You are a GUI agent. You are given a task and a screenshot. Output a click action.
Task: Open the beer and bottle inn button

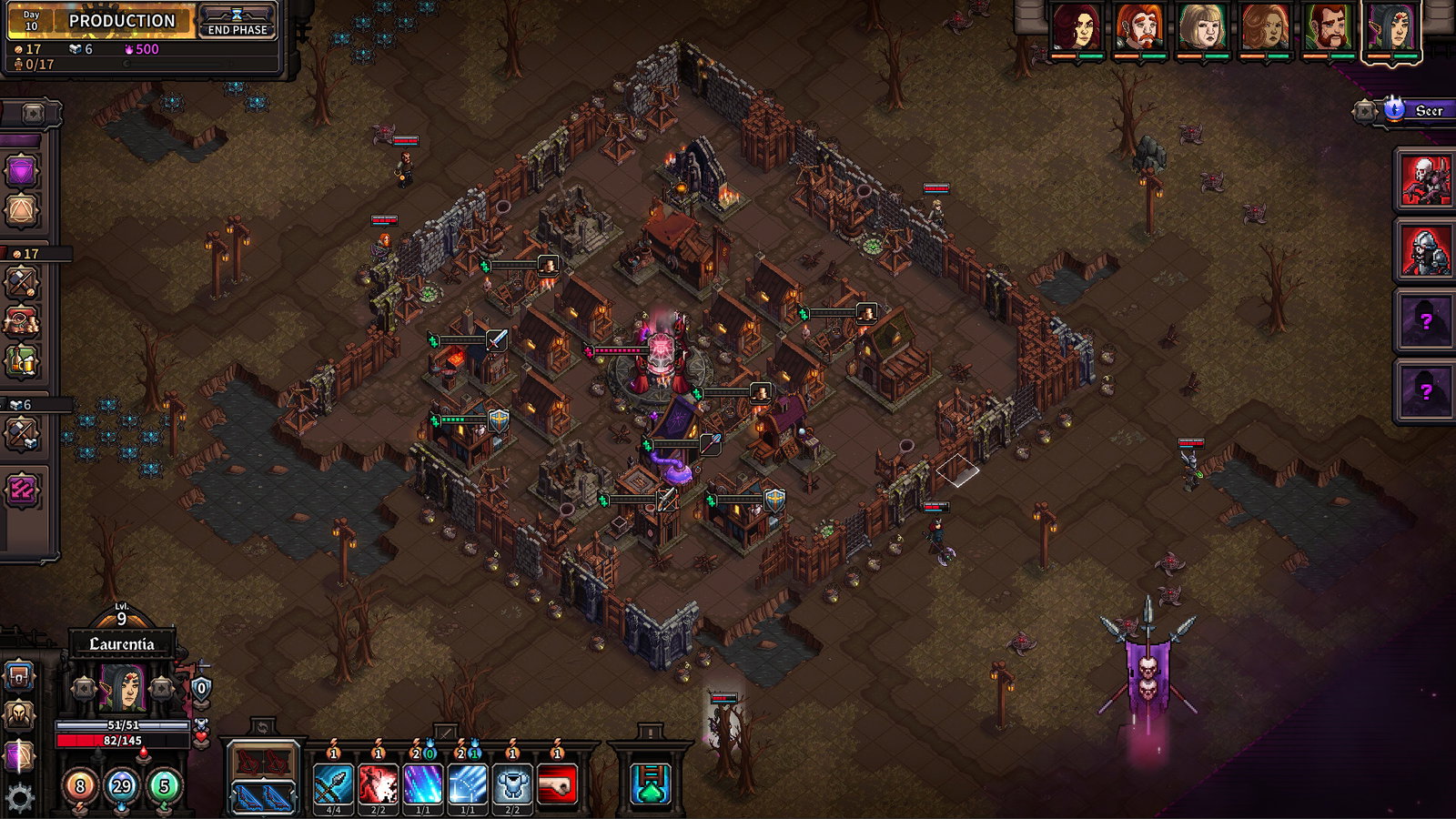point(21,360)
